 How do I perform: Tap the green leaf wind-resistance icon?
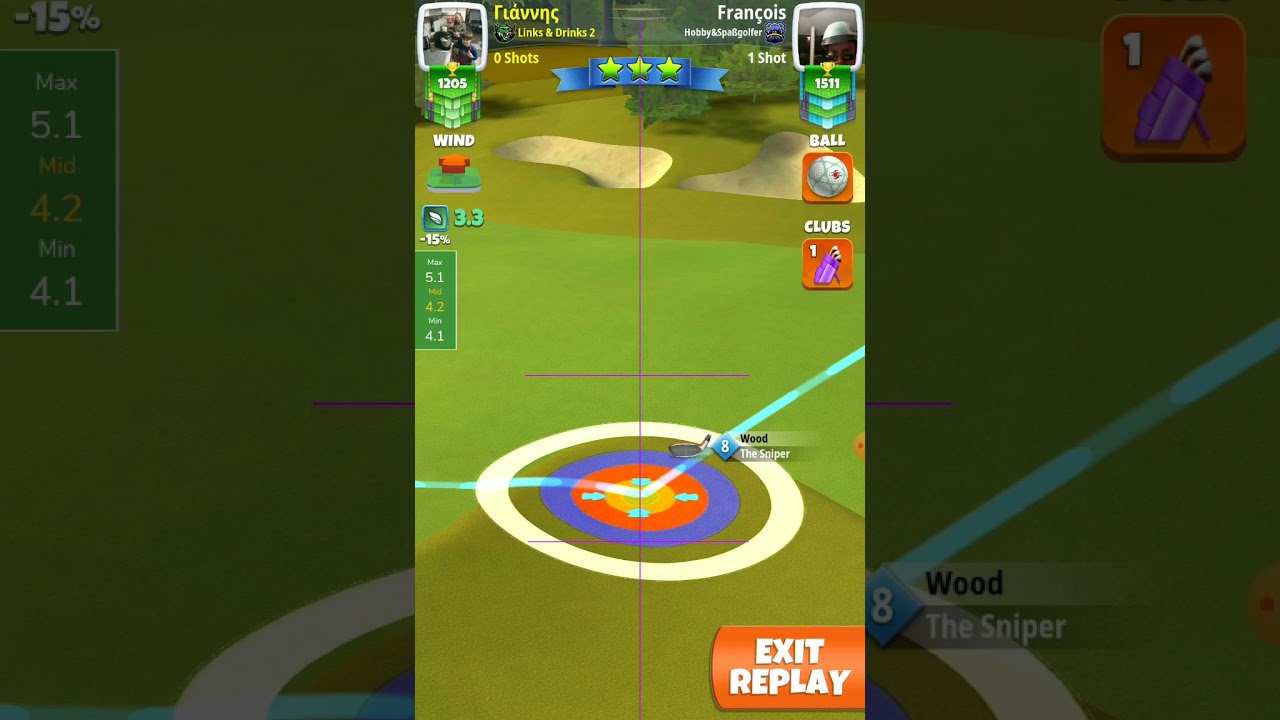tap(435, 218)
